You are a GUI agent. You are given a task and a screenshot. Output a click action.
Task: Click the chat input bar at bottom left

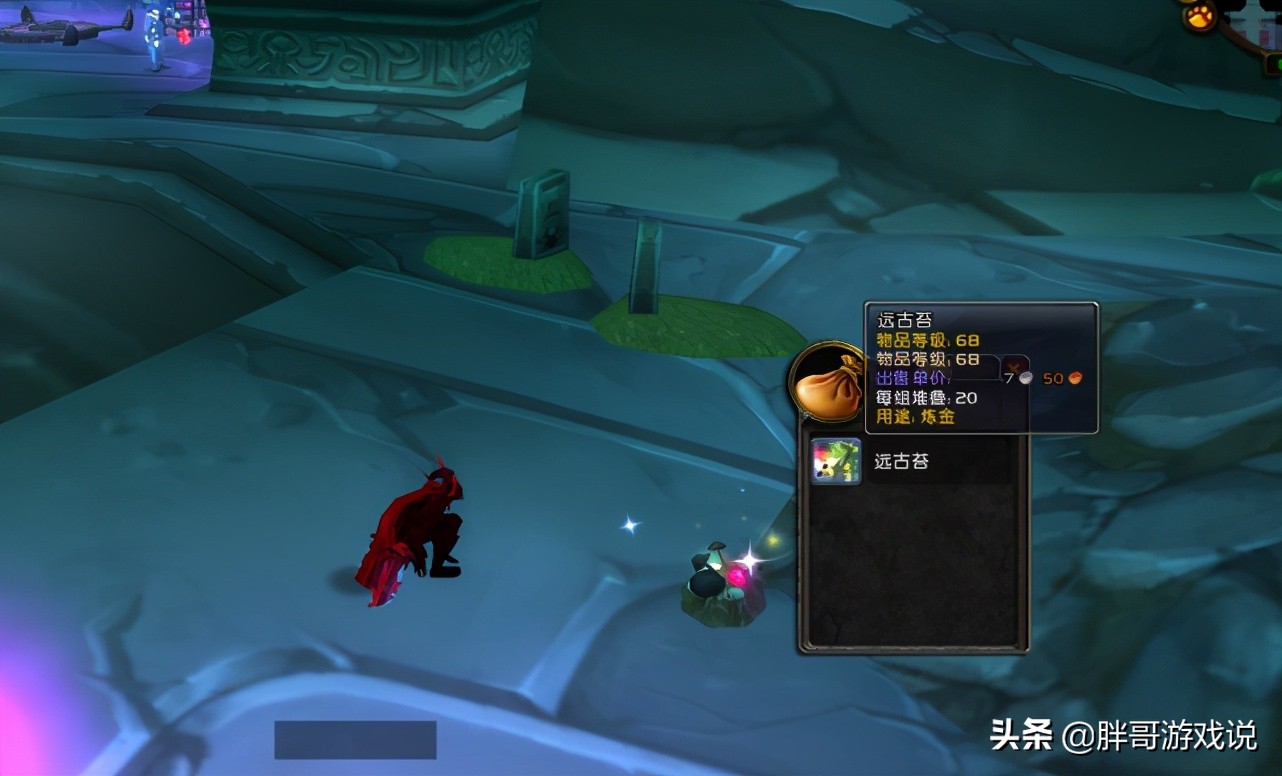356,741
